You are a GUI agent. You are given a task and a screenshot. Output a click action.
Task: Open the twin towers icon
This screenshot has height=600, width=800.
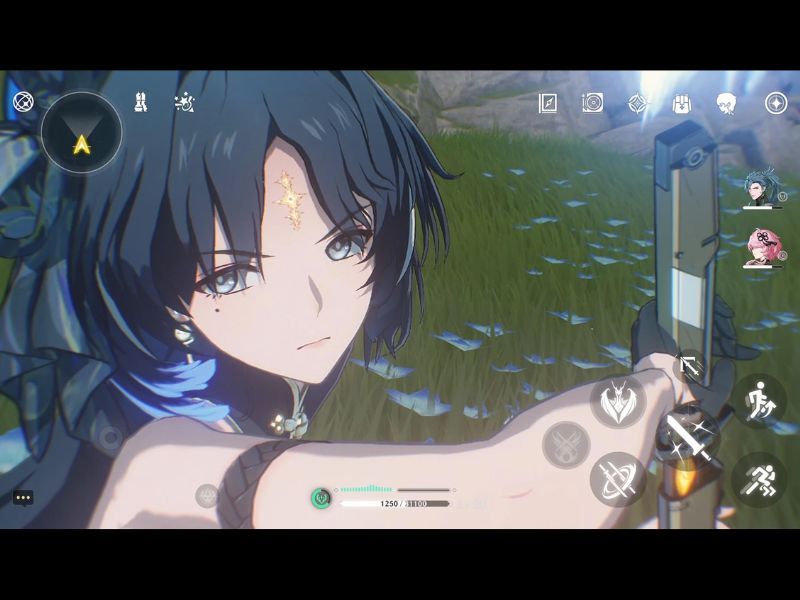[x=141, y=101]
